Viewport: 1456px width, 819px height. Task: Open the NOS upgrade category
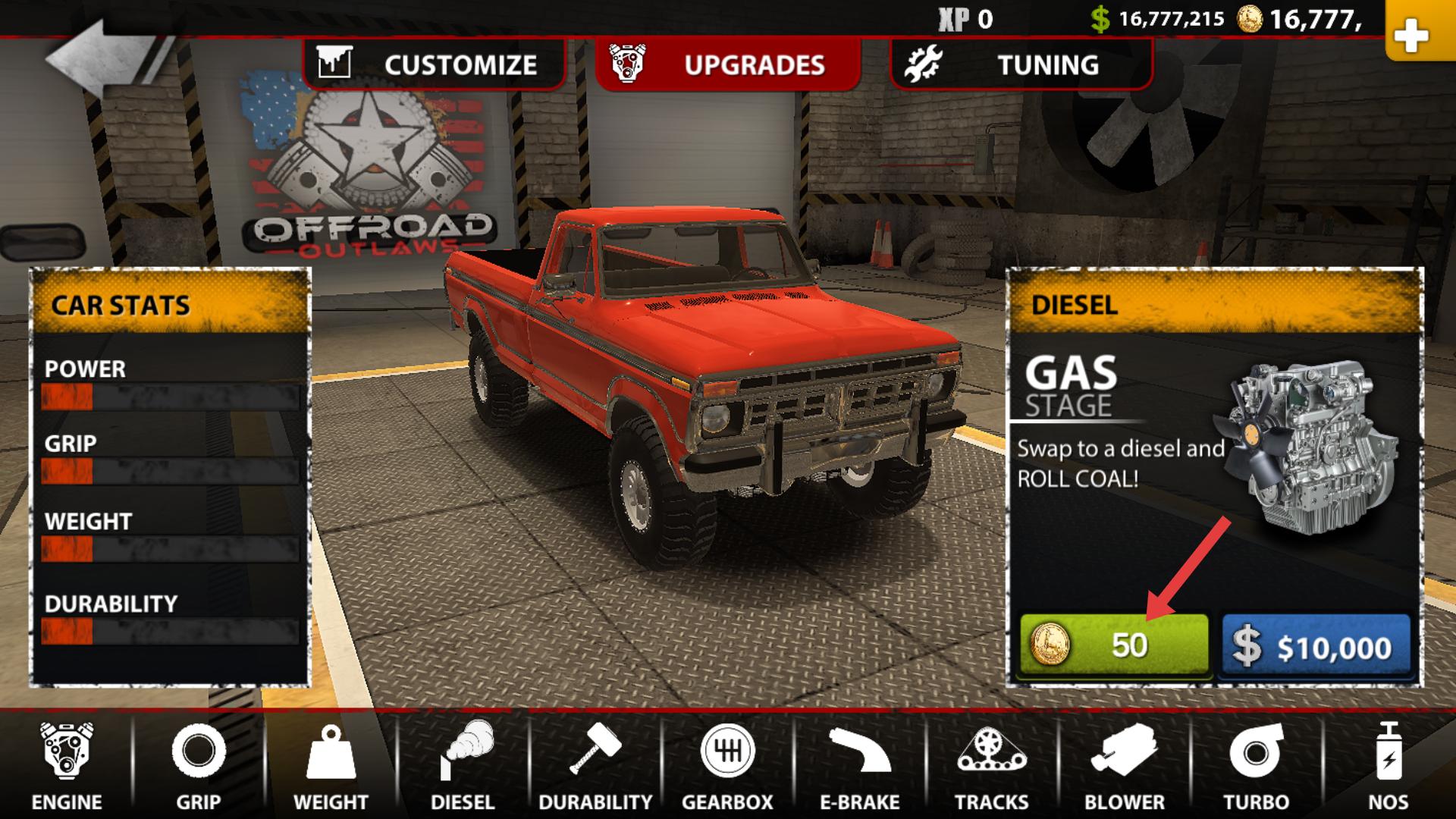(1388, 766)
